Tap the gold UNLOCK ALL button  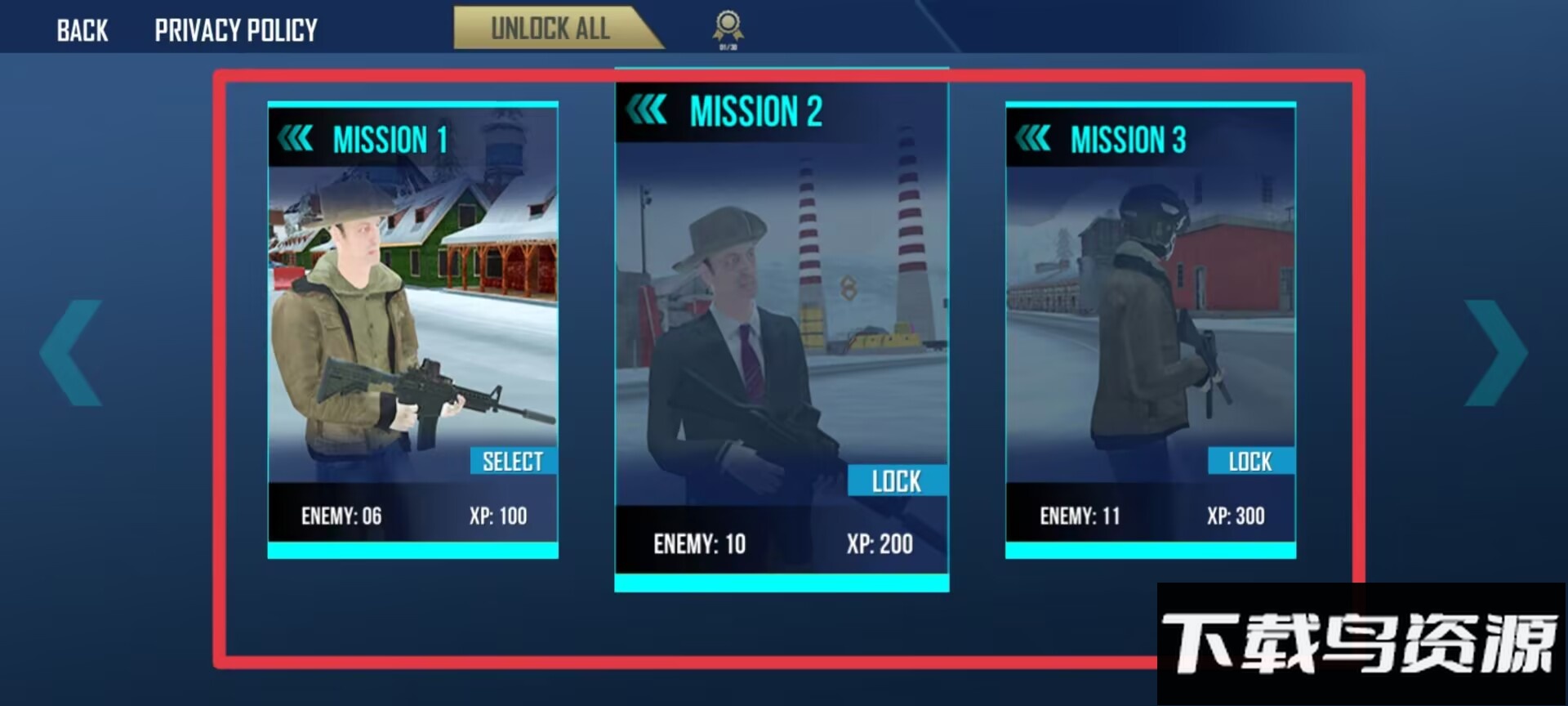550,29
